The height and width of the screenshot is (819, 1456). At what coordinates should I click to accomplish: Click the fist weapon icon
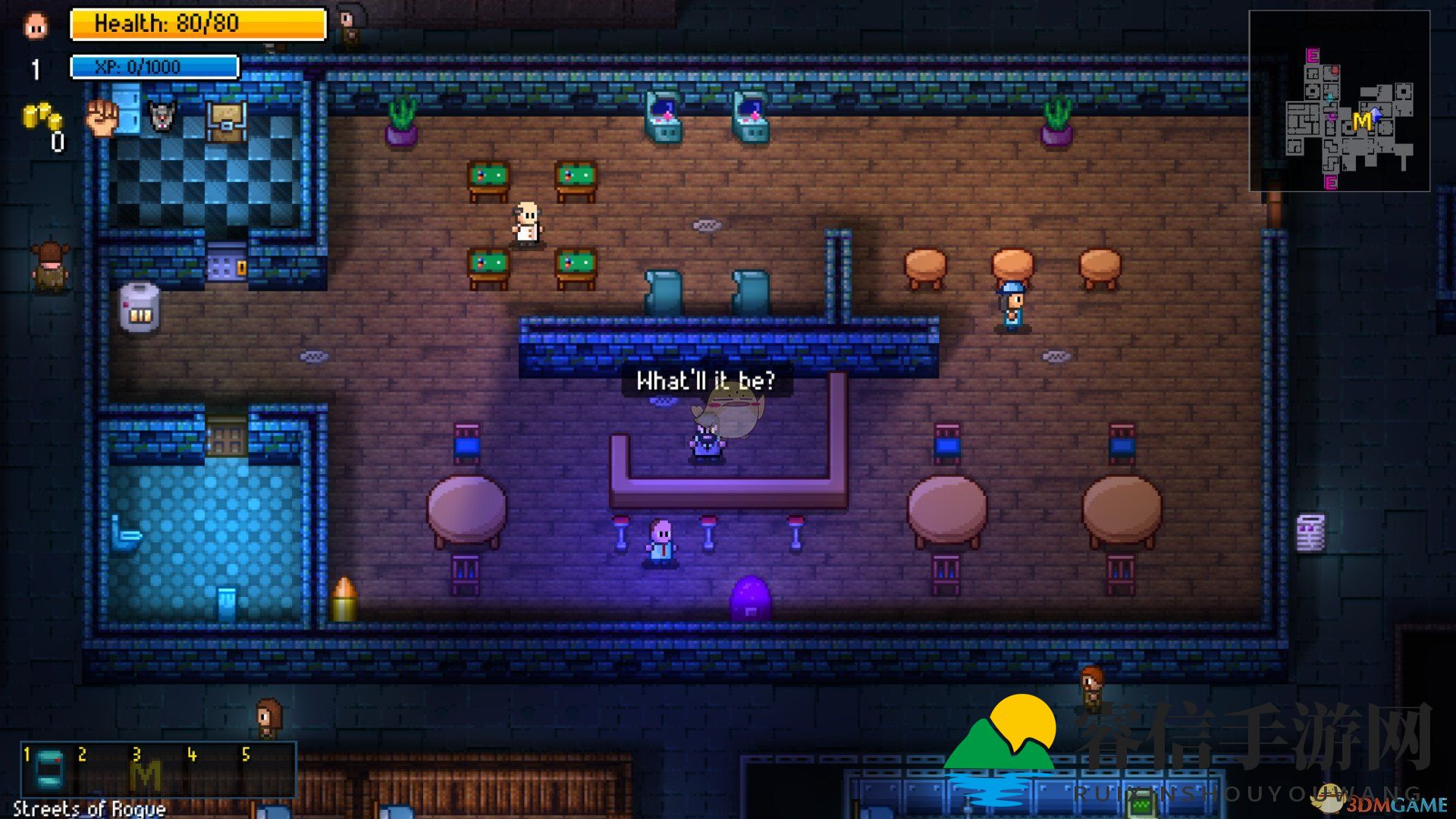pos(102,118)
